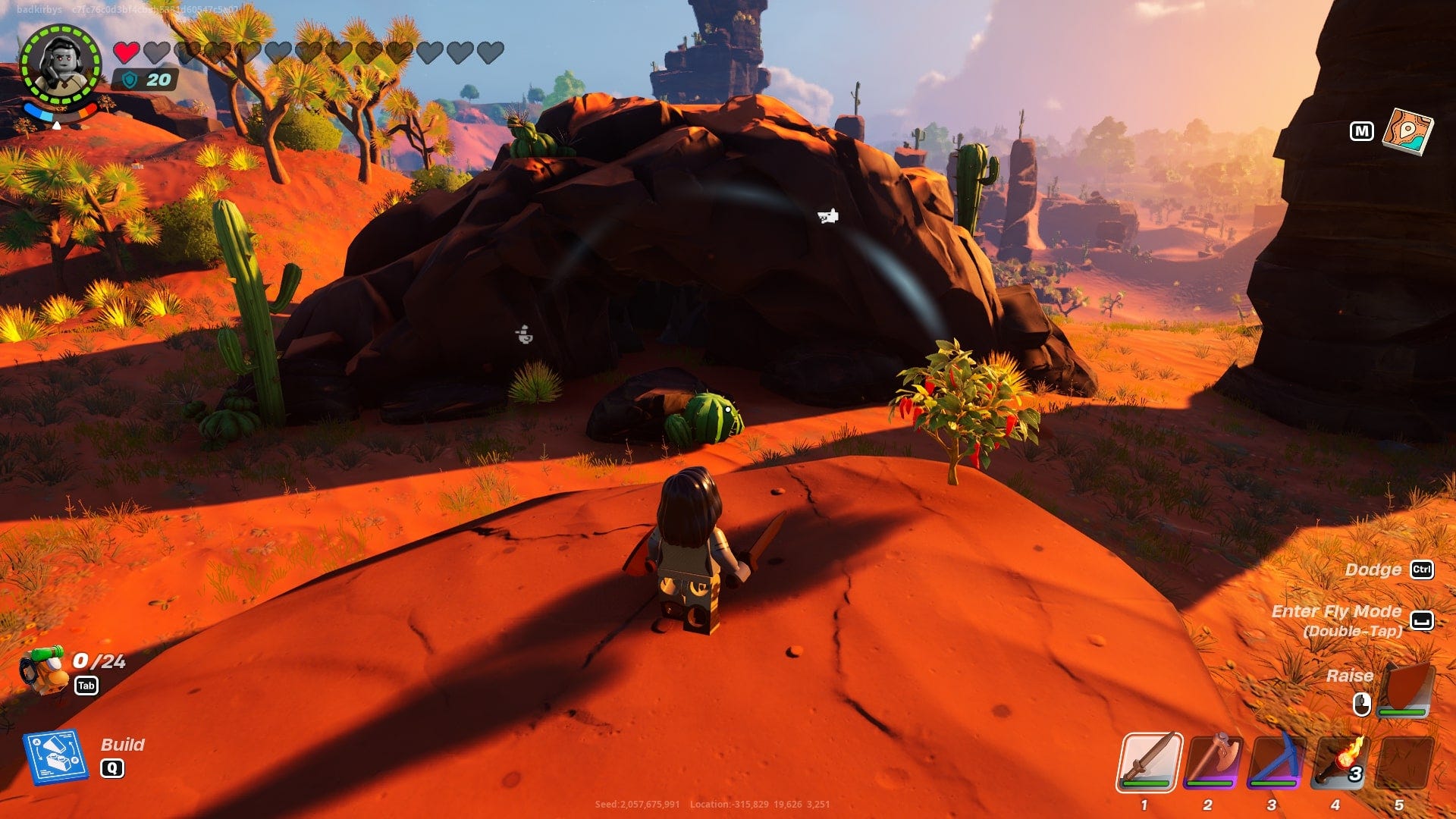Image resolution: width=1456 pixels, height=819 pixels.
Task: Select the sword in hotbar slot 1
Action: point(1150,762)
